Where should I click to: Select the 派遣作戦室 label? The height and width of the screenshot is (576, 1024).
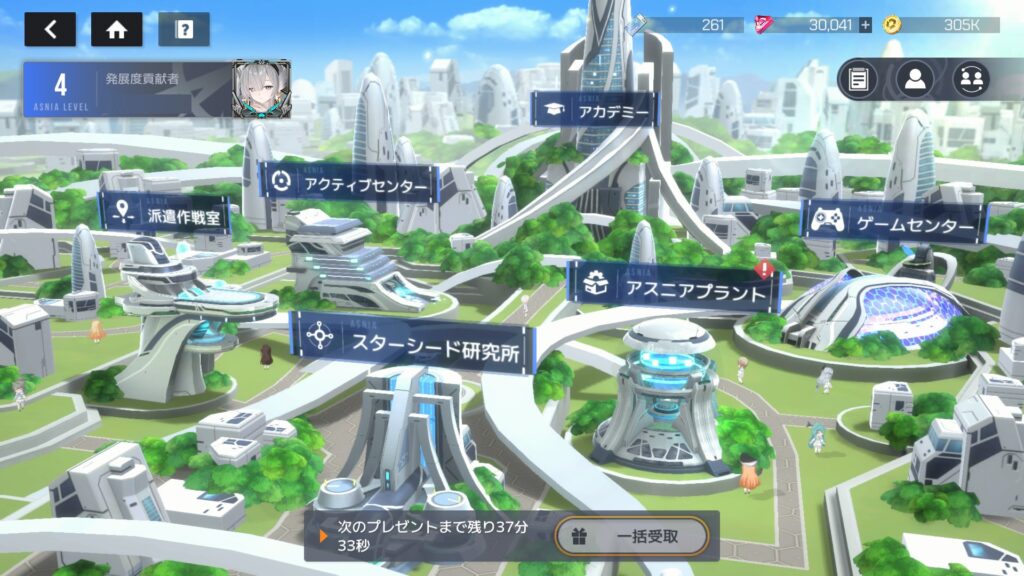pyautogui.click(x=165, y=213)
